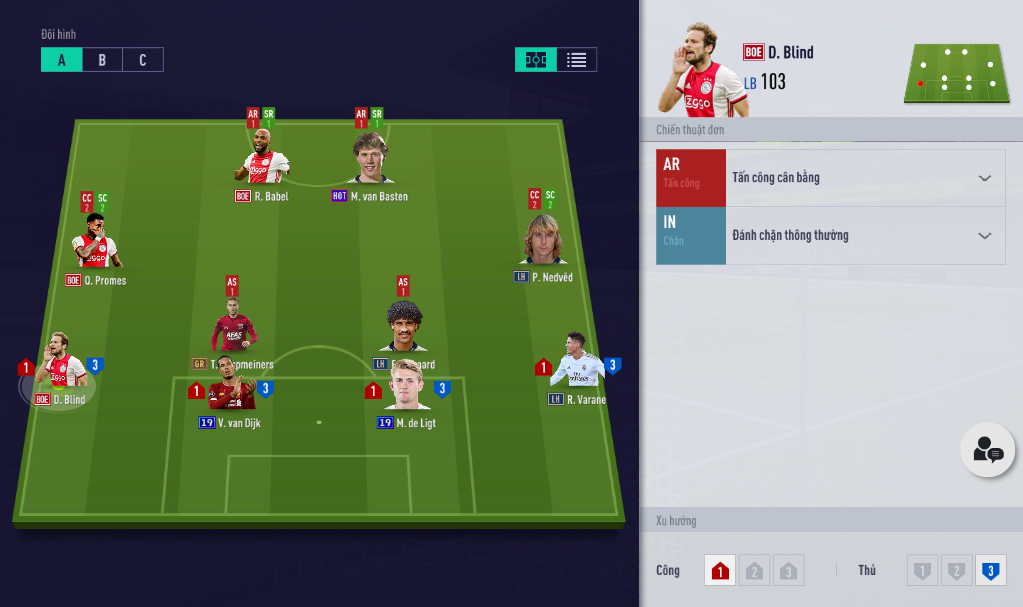Set attack tendency to level 3
The image size is (1023, 607).
tap(788, 571)
